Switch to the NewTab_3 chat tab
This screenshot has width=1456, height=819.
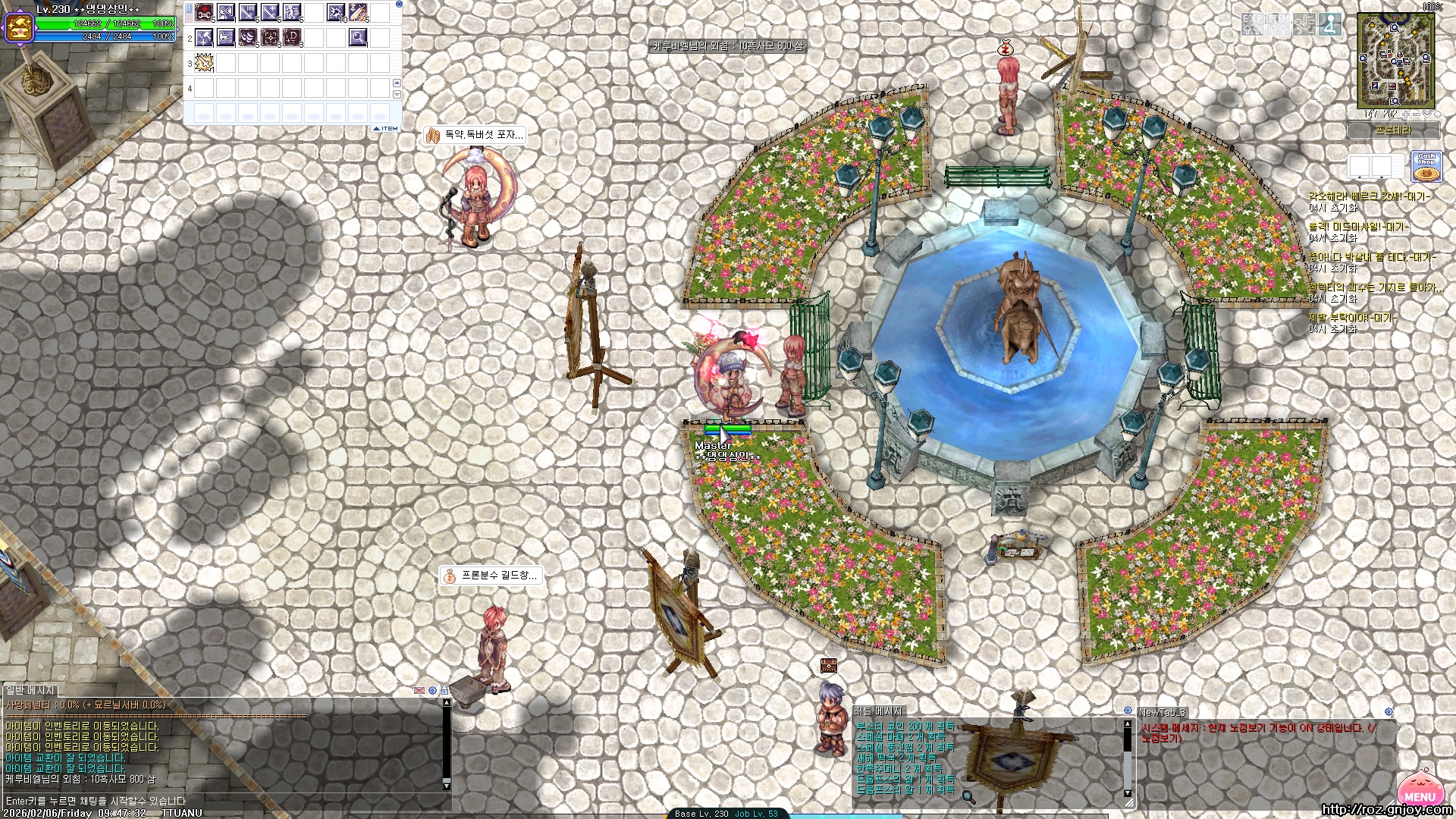pyautogui.click(x=1162, y=712)
